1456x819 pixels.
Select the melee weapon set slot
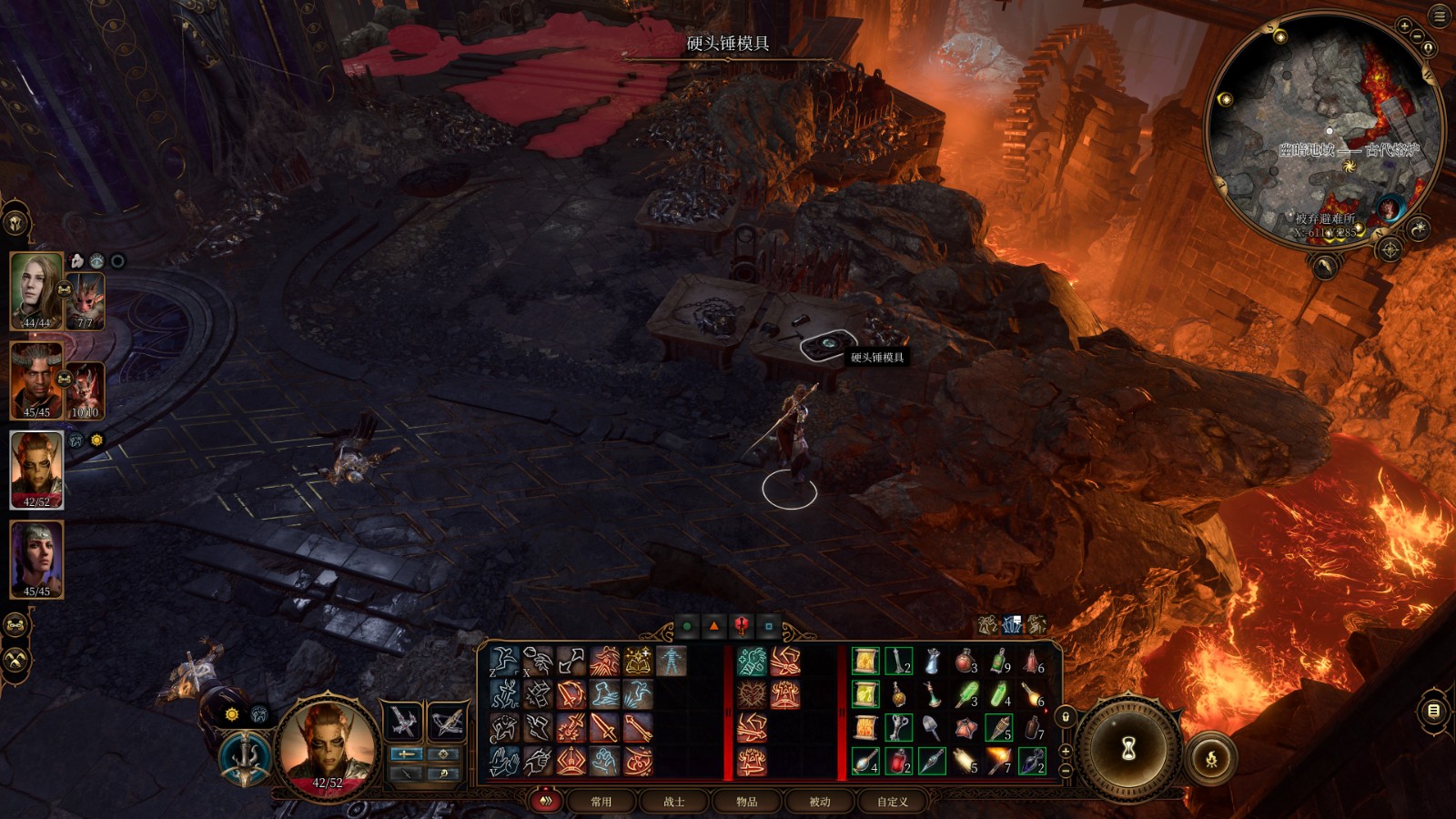tap(403, 723)
